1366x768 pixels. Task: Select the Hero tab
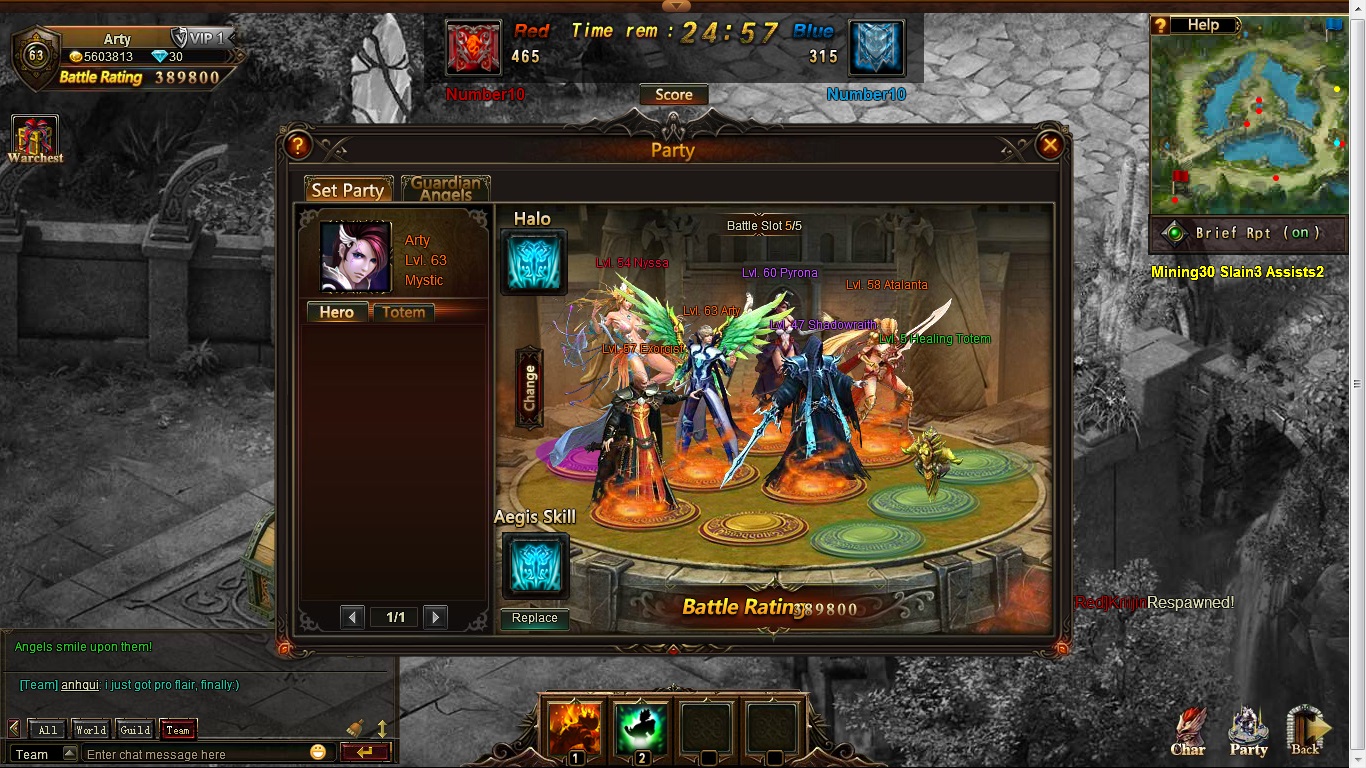pos(336,312)
